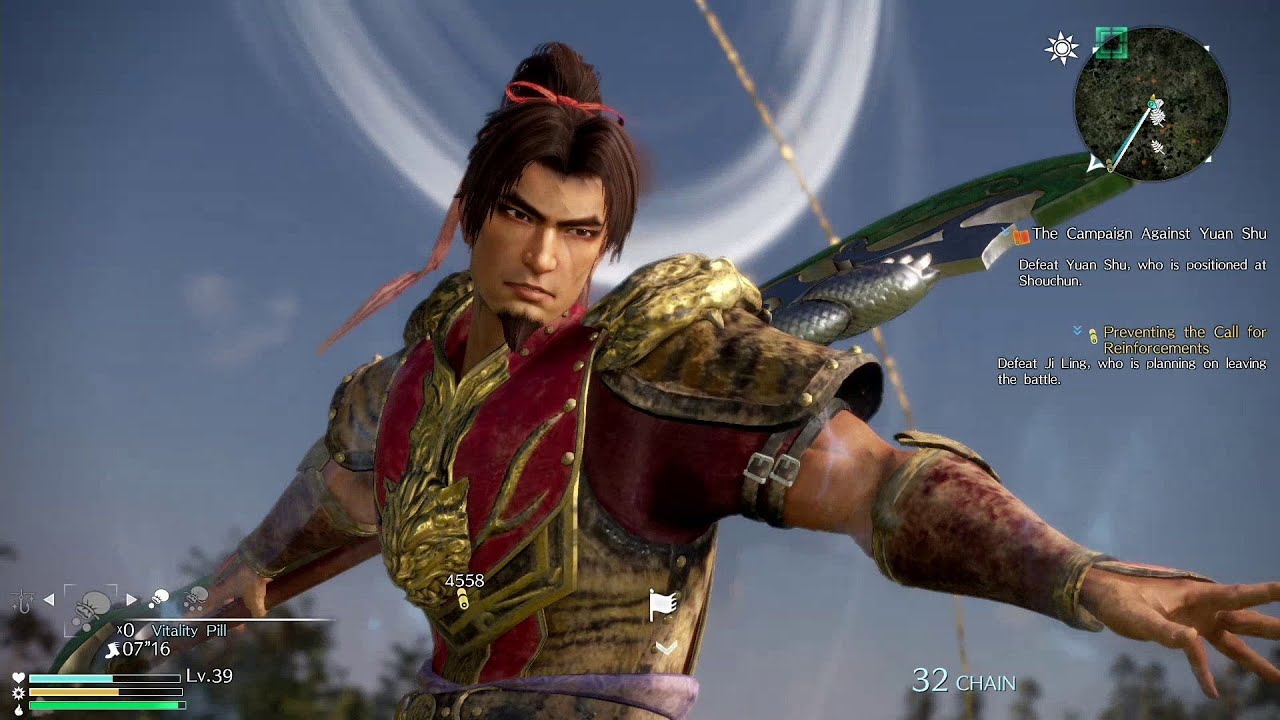The width and height of the screenshot is (1280, 720).
Task: Select the Vitality Pill item icon
Action: (x=89, y=606)
